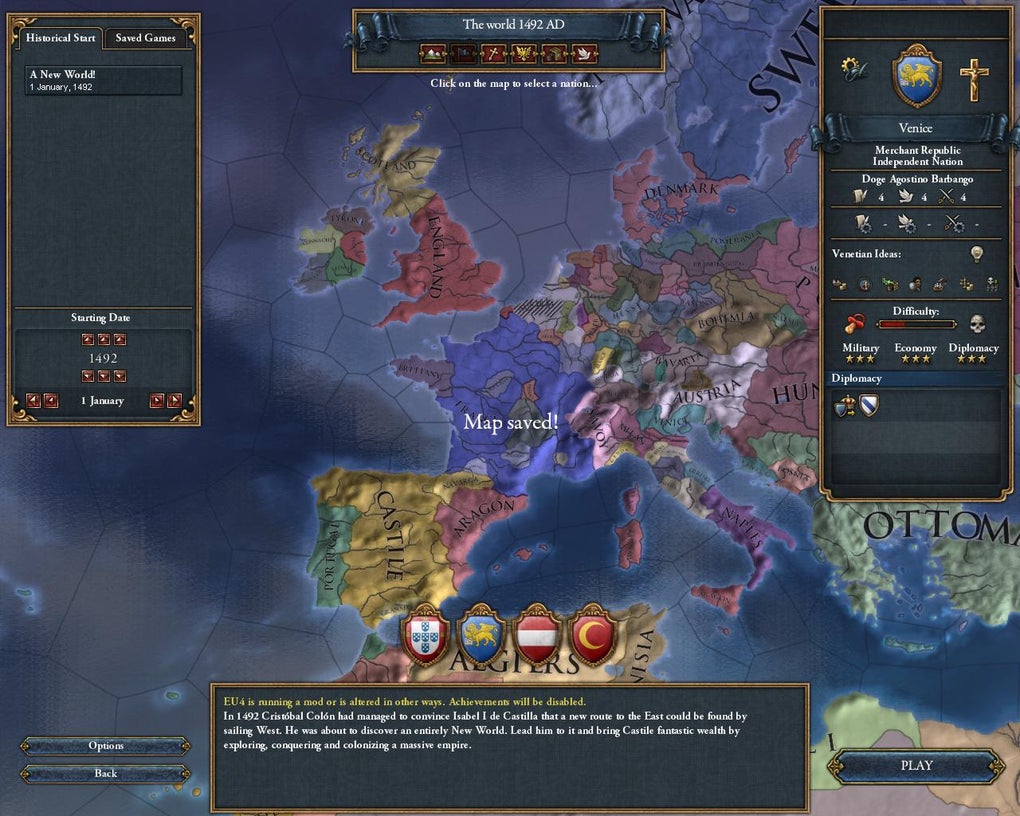Start the game with the PLAY button

(916, 766)
